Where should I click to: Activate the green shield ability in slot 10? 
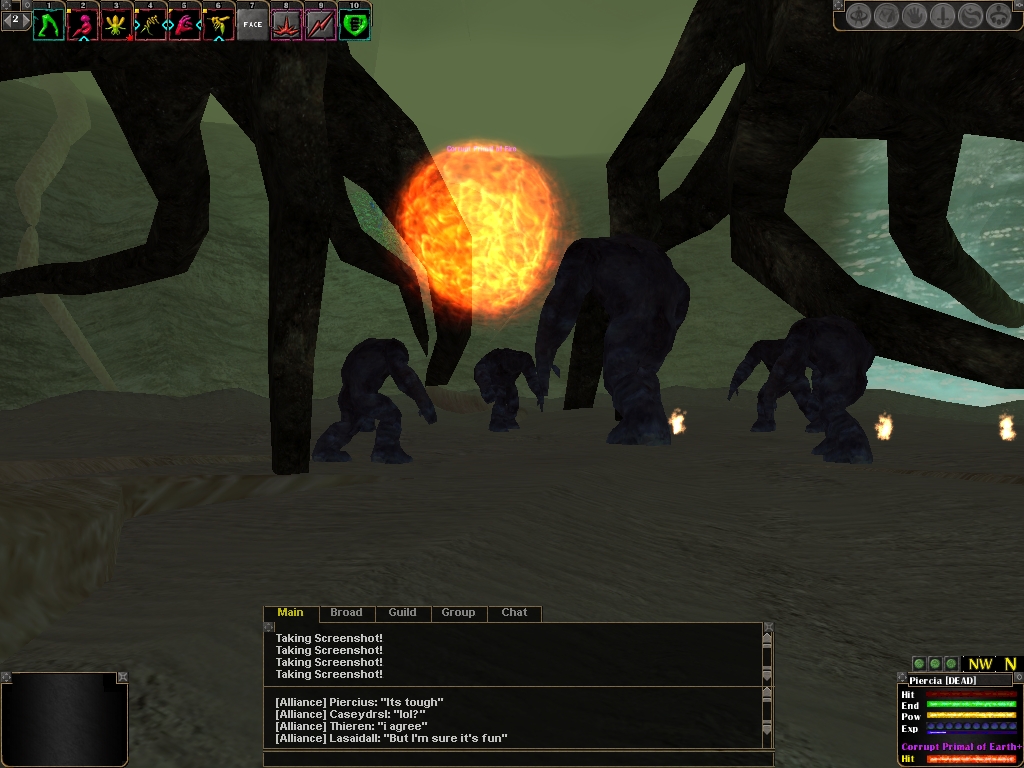(354, 24)
